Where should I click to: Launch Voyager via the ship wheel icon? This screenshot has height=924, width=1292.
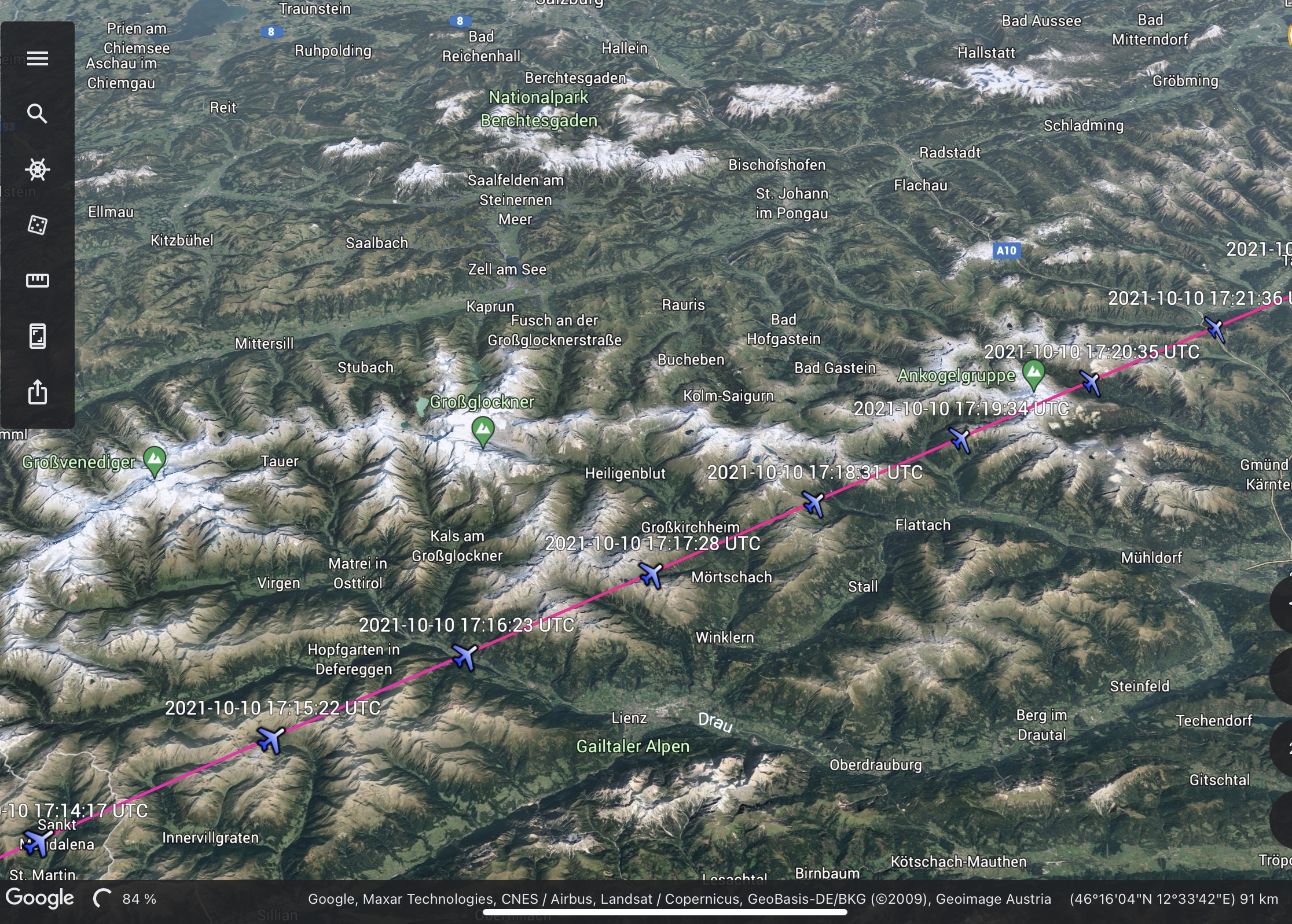[x=38, y=170]
